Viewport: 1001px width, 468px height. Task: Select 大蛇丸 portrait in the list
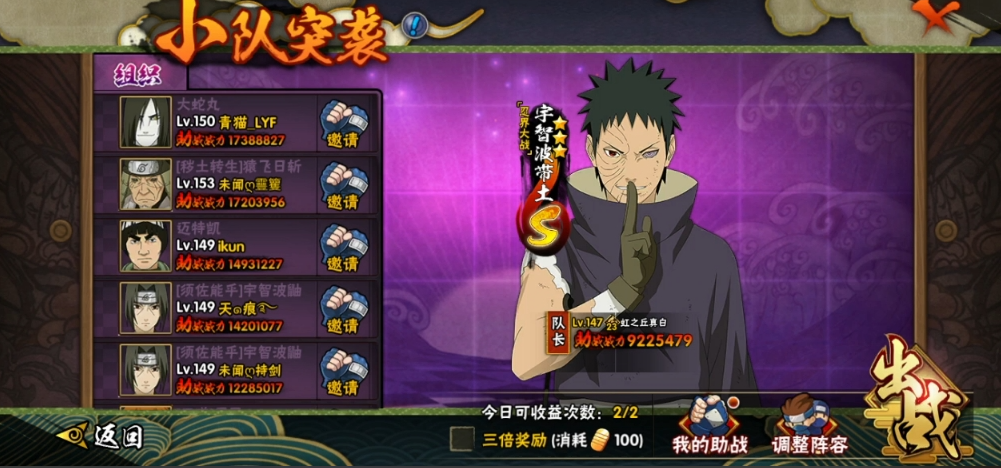click(x=146, y=123)
